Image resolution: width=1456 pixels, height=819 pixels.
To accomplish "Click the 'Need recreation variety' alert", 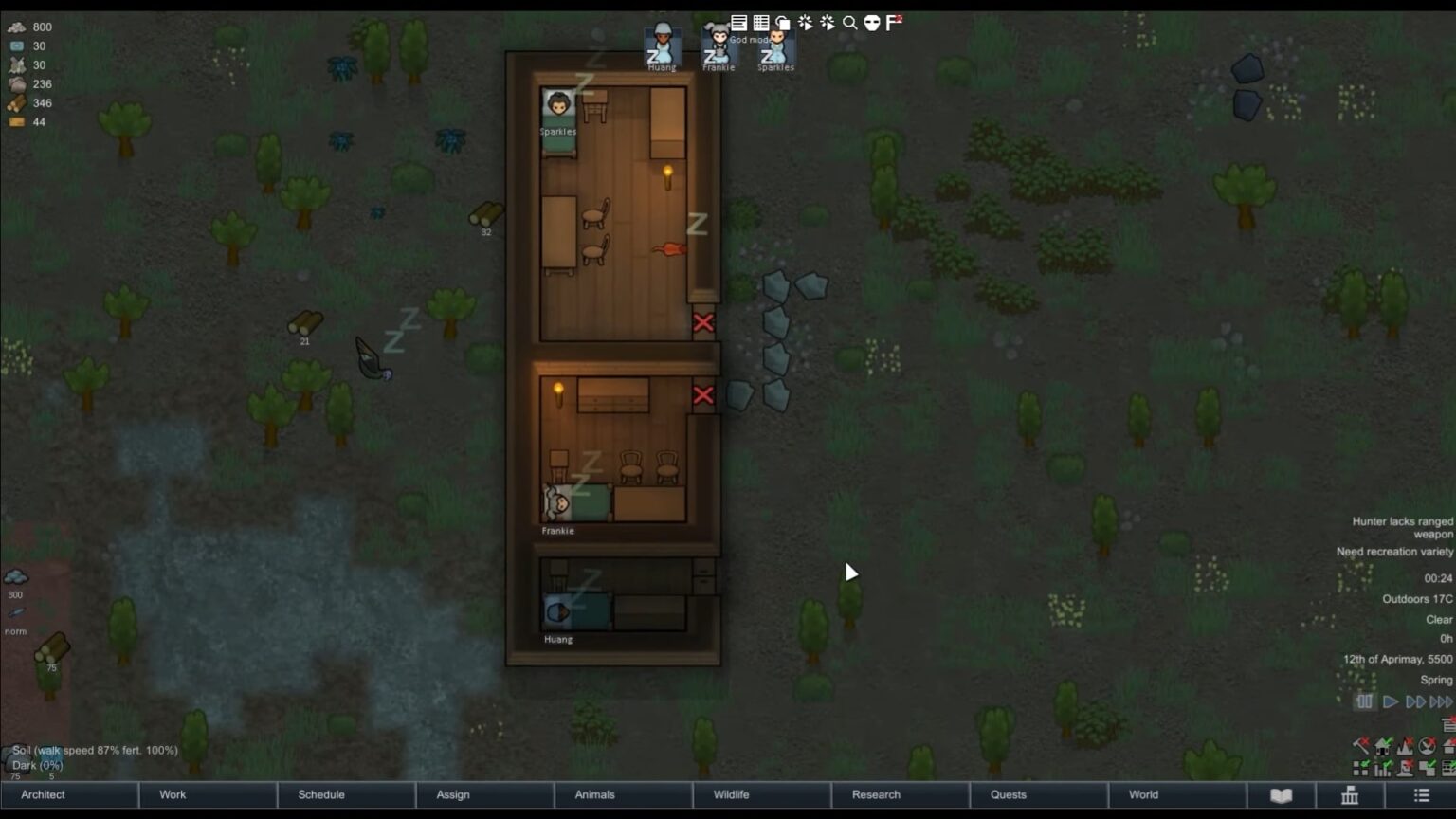I will (x=1393, y=552).
